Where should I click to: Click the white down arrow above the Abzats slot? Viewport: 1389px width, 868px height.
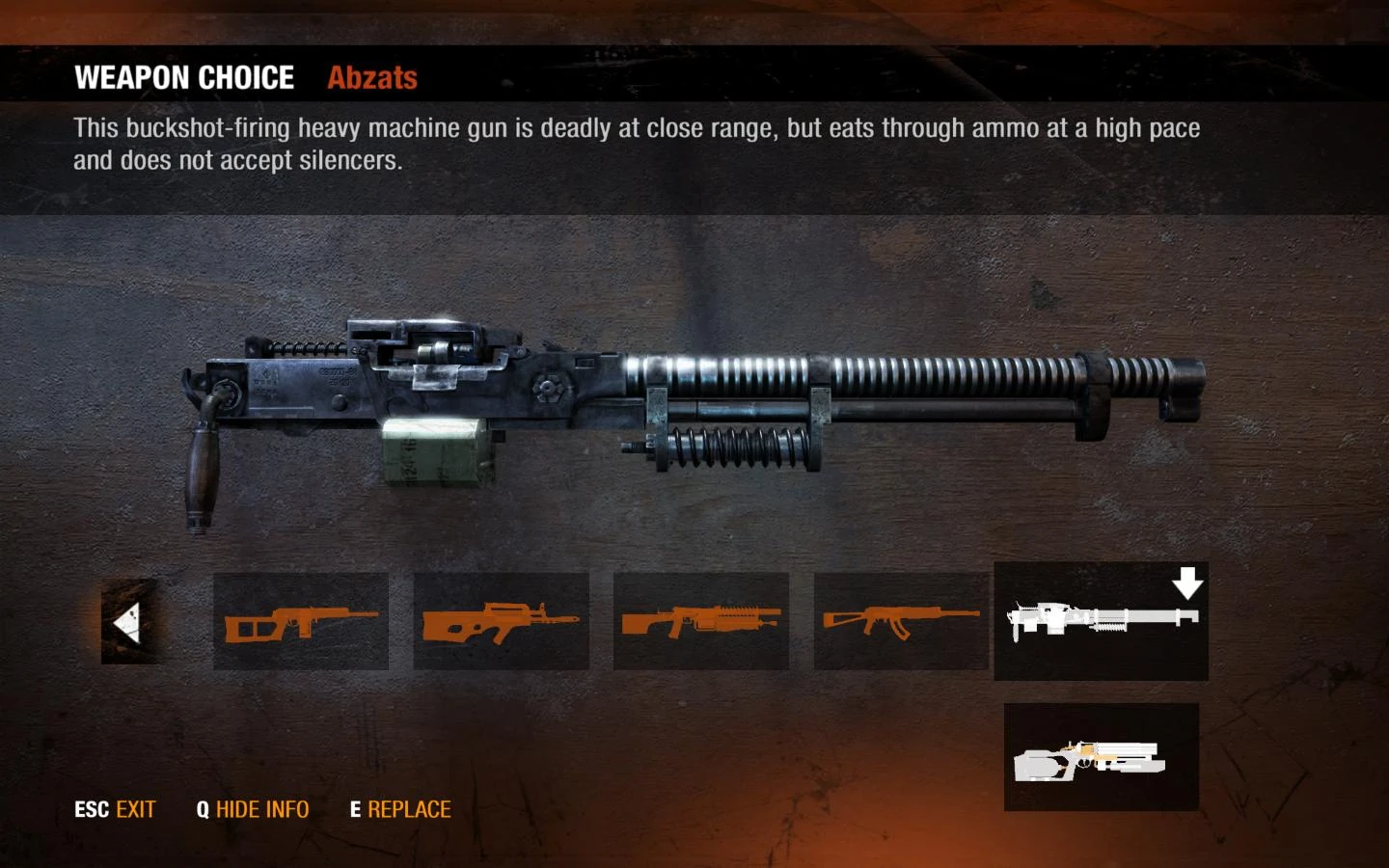click(1187, 583)
